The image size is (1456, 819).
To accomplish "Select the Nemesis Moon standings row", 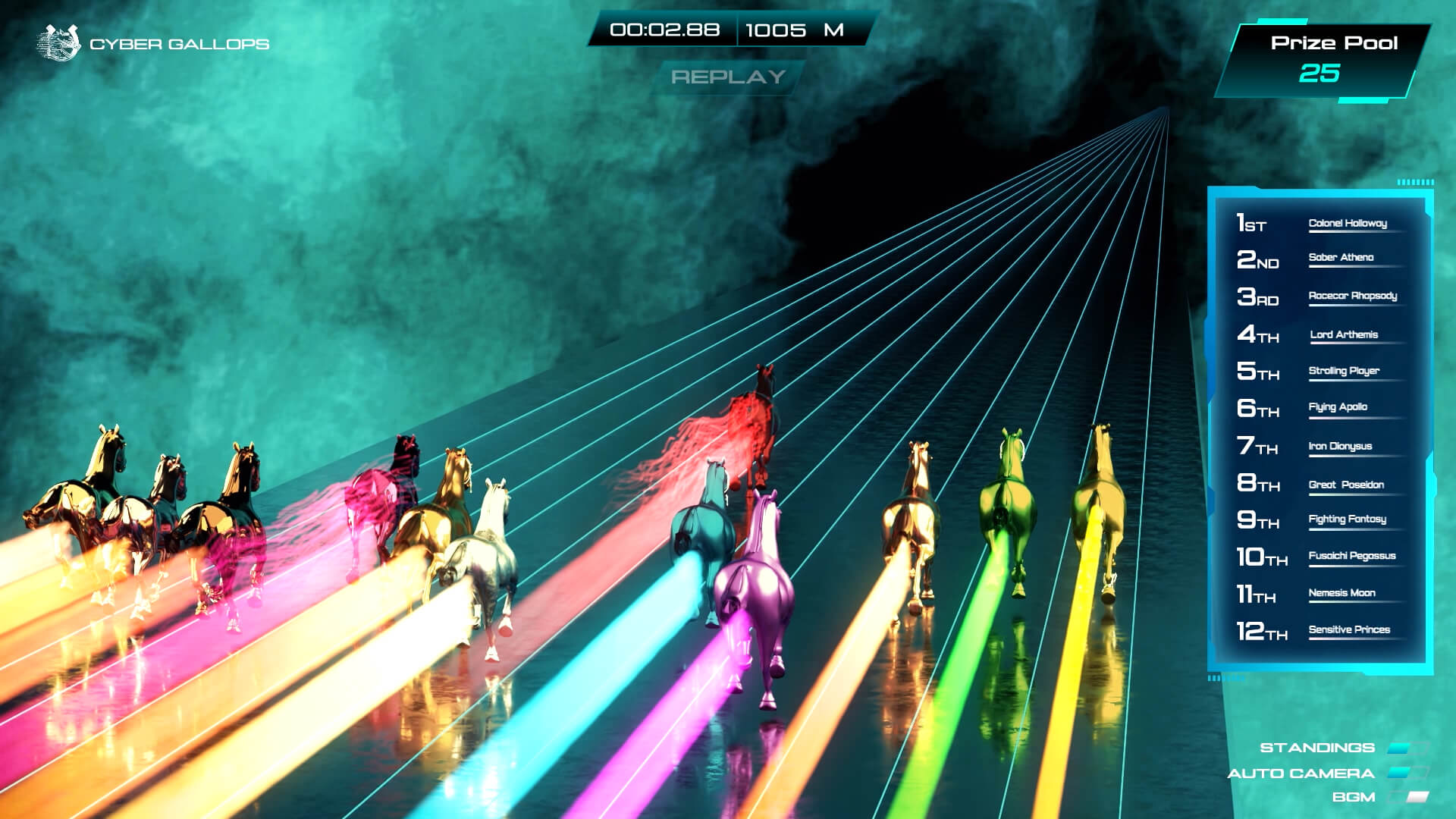I will pos(1341,593).
